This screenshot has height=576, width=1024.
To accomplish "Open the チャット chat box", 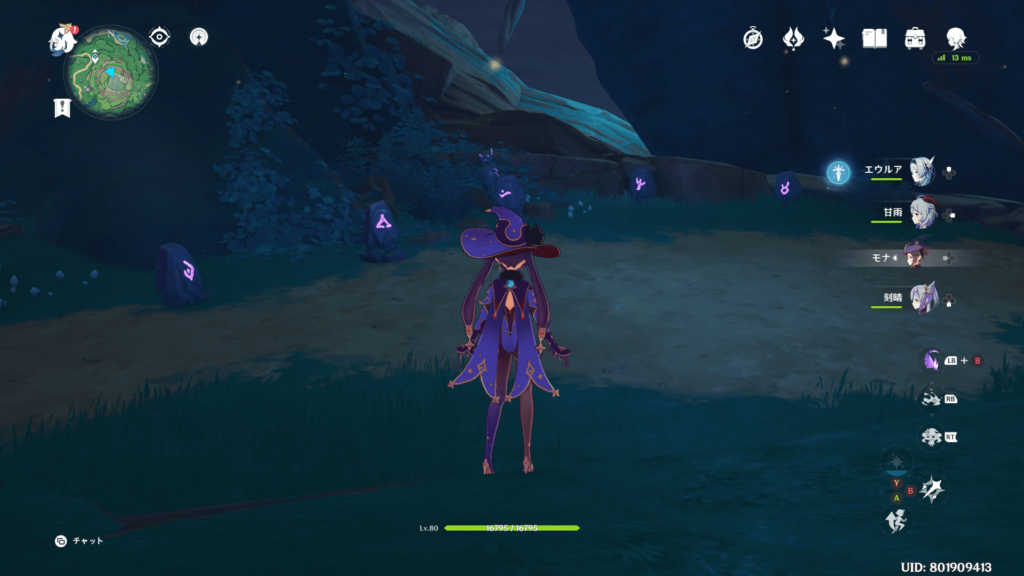I will pyautogui.click(x=80, y=541).
